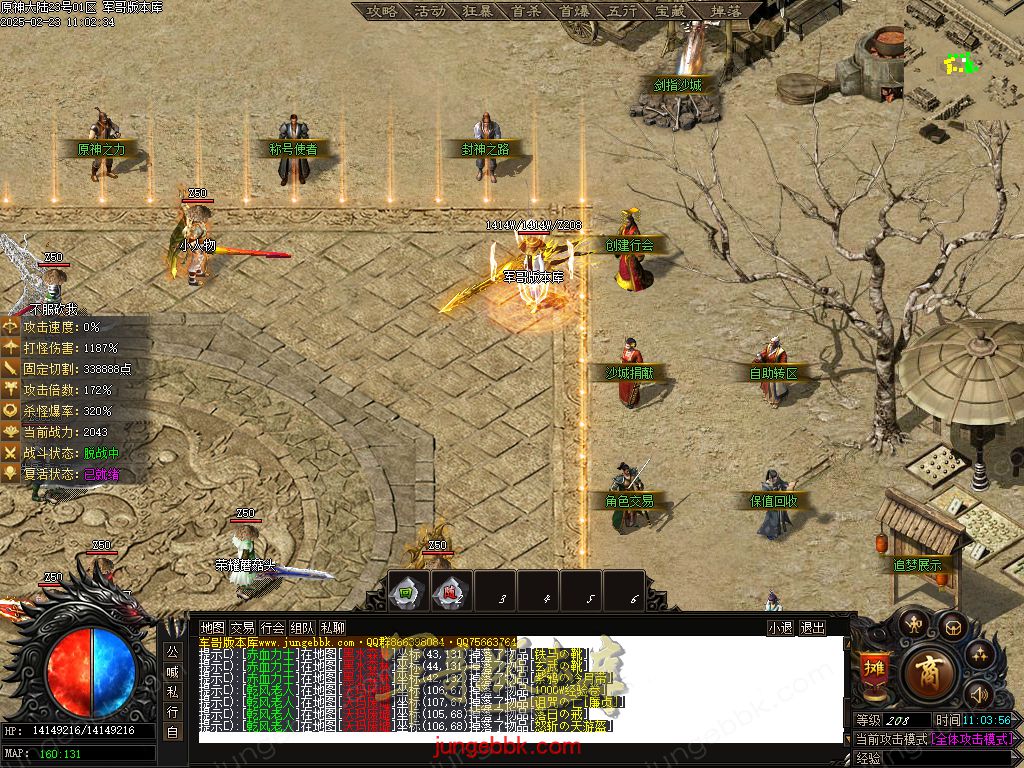
Task: Switch to the 地图 map chat tab
Action: tap(212, 628)
